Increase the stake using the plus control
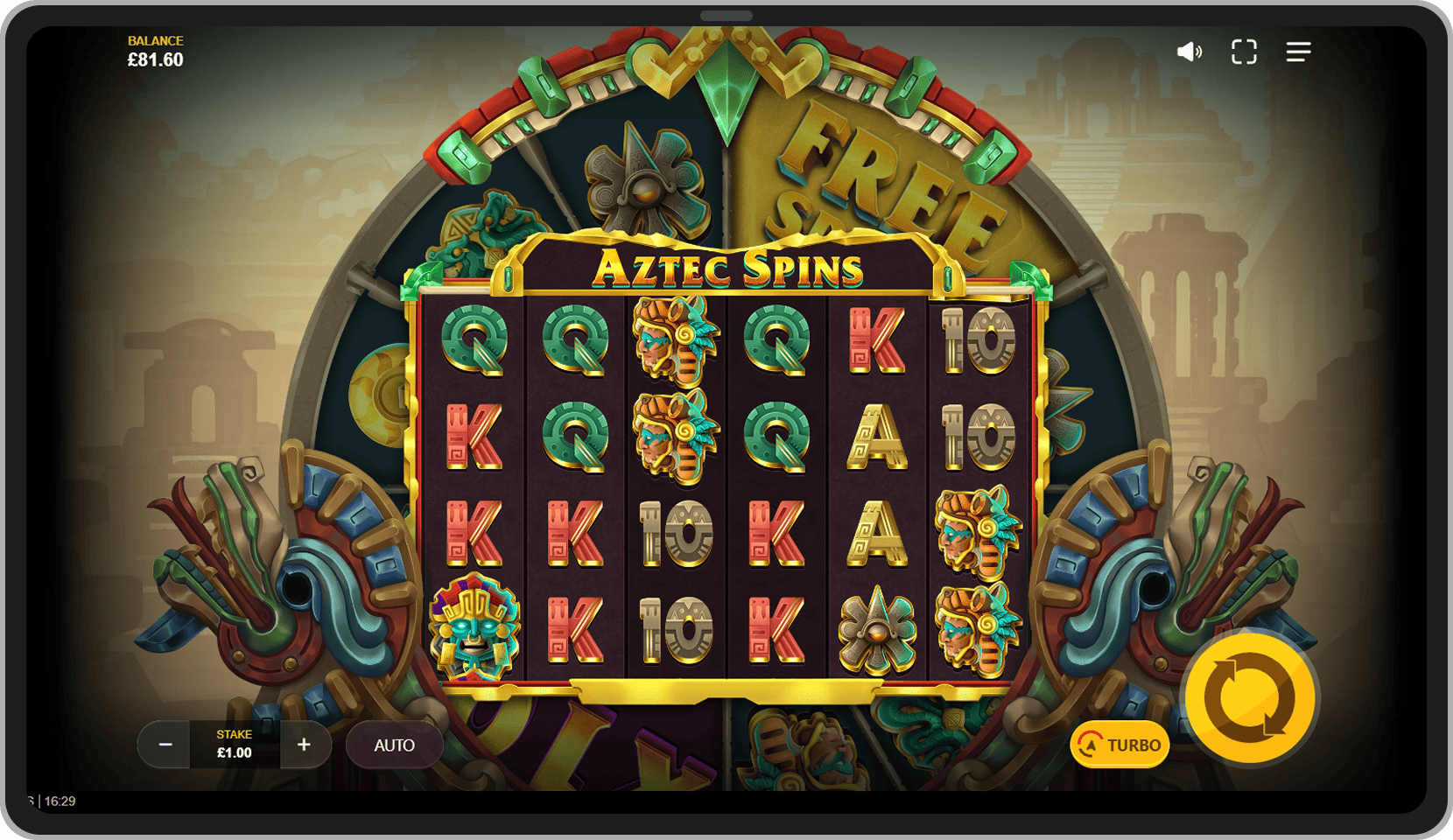The width and height of the screenshot is (1453, 840). click(304, 745)
